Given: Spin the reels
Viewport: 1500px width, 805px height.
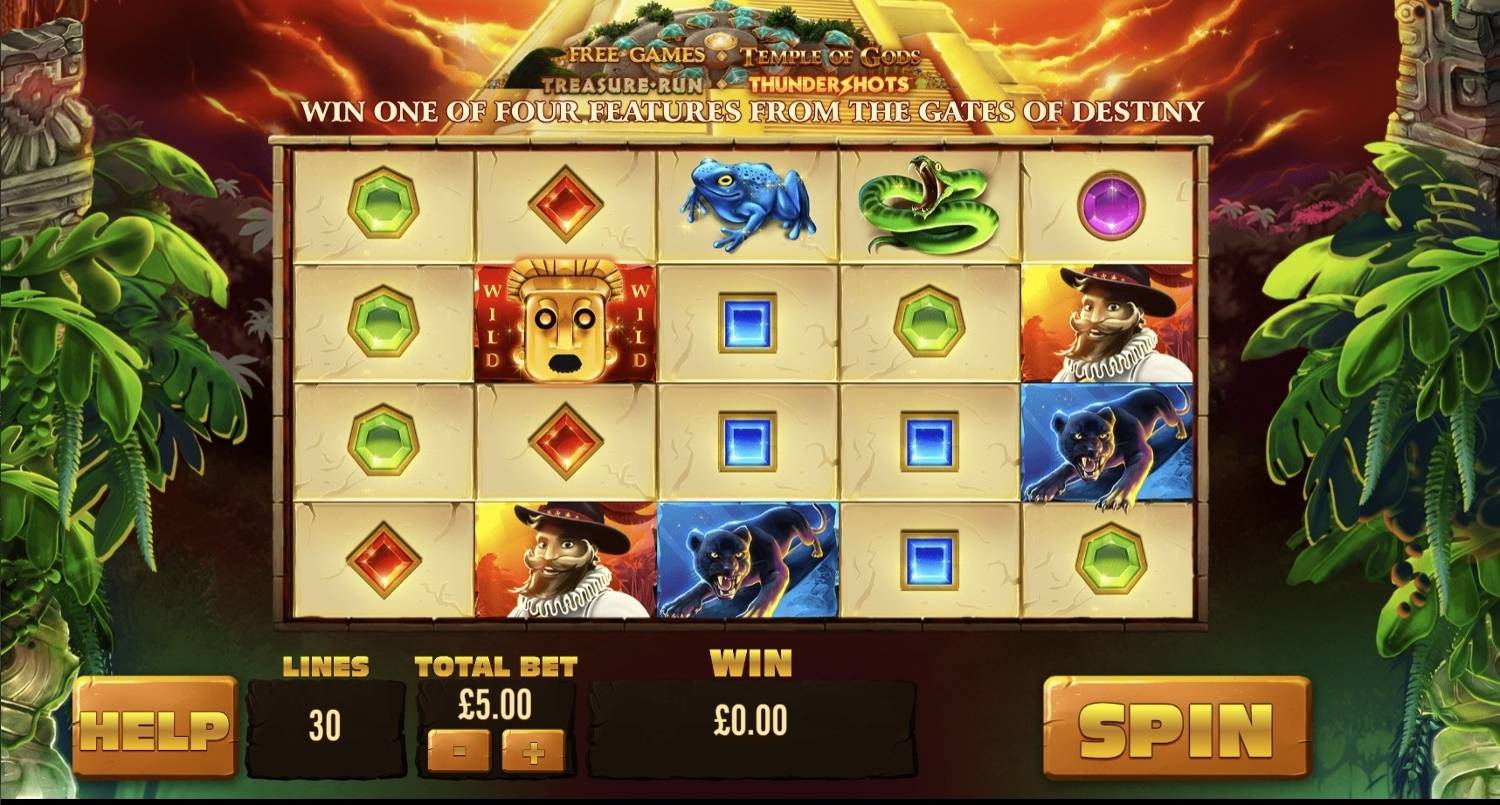Looking at the screenshot, I should 1176,728.
